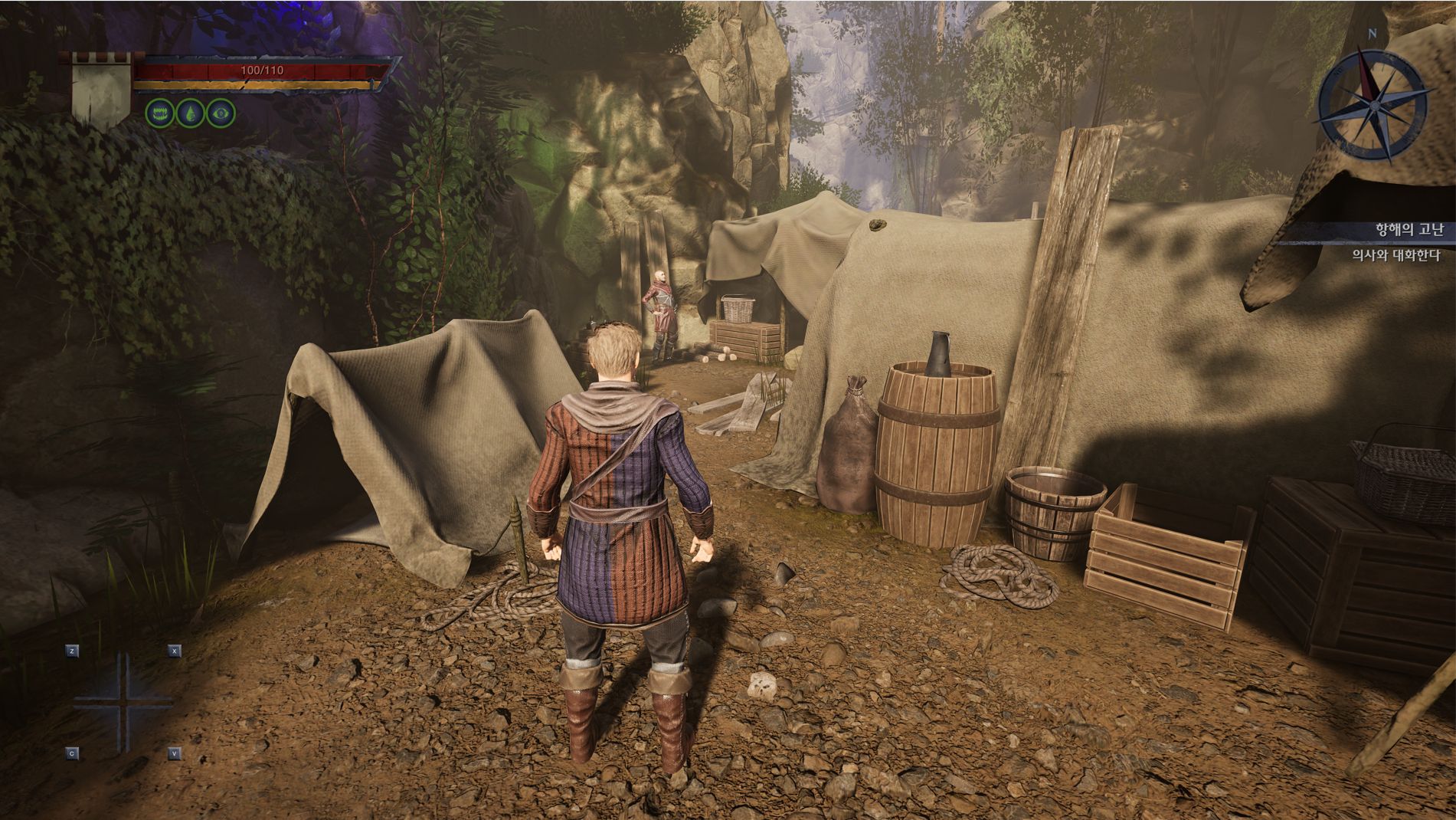
Task: Select the green droplet status effect icon
Action: click(x=190, y=113)
